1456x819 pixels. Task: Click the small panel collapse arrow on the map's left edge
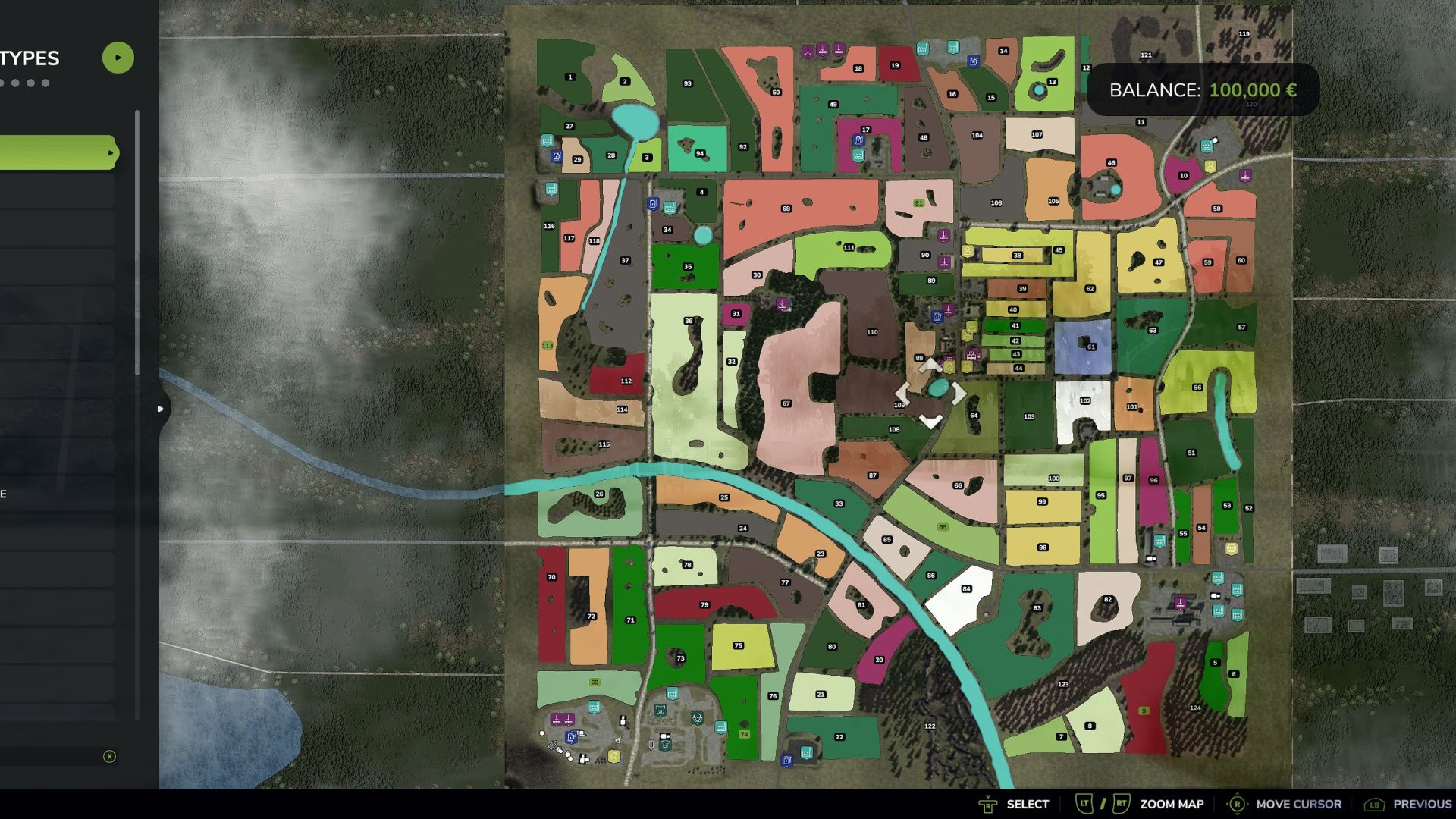tap(160, 408)
